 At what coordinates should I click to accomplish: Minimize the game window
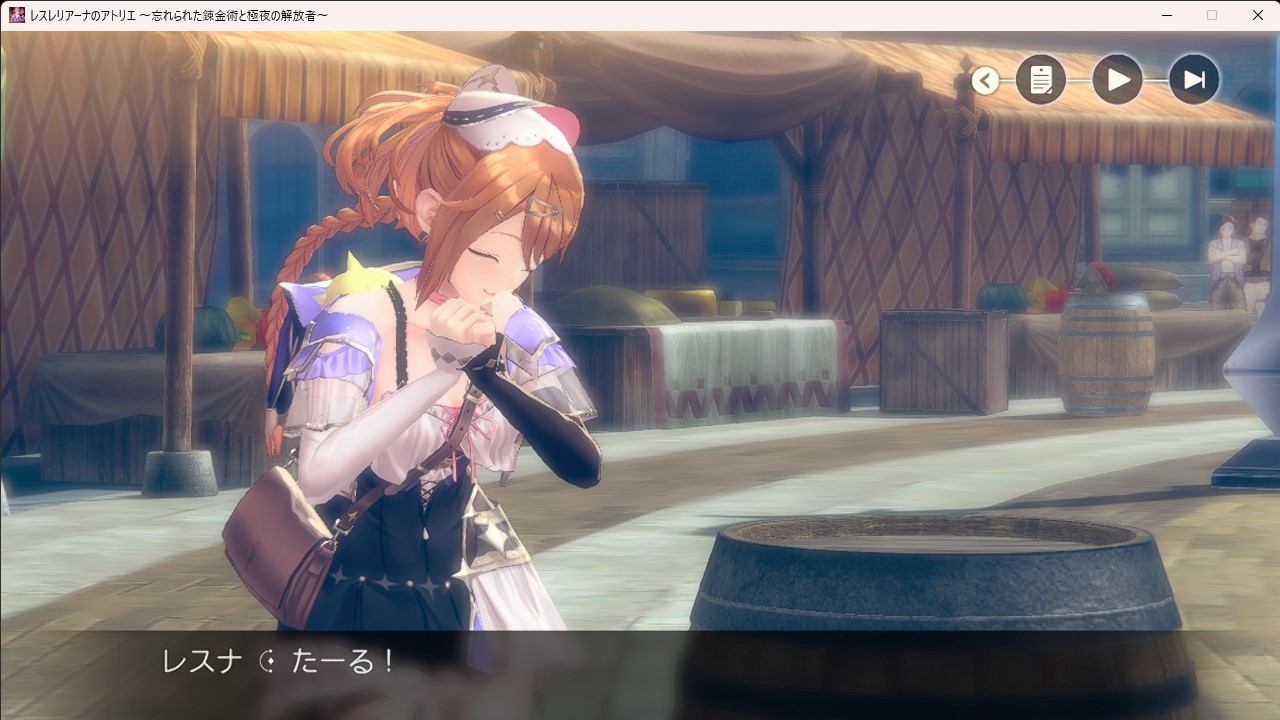point(1167,15)
